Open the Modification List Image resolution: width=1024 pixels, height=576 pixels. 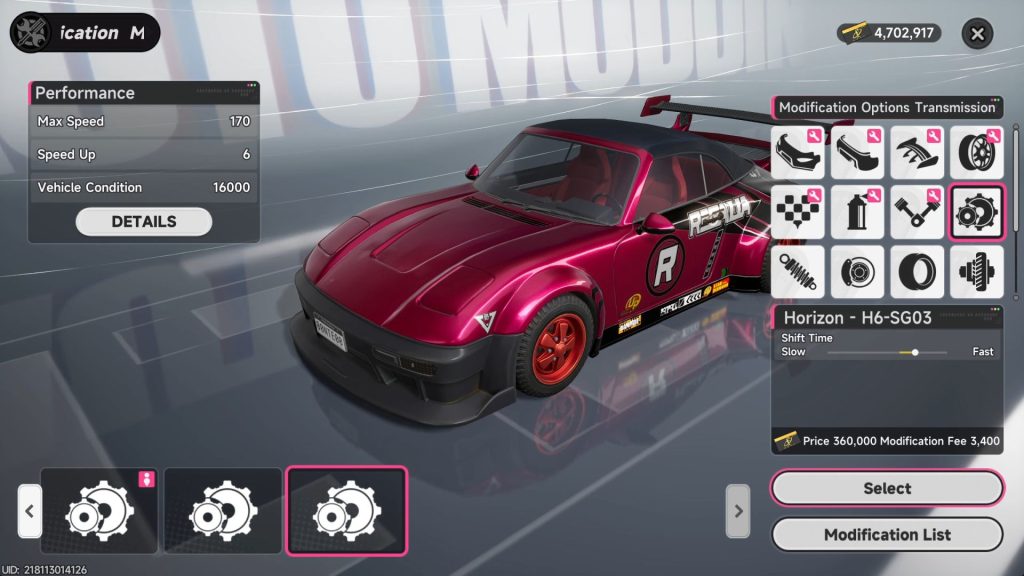pos(887,534)
